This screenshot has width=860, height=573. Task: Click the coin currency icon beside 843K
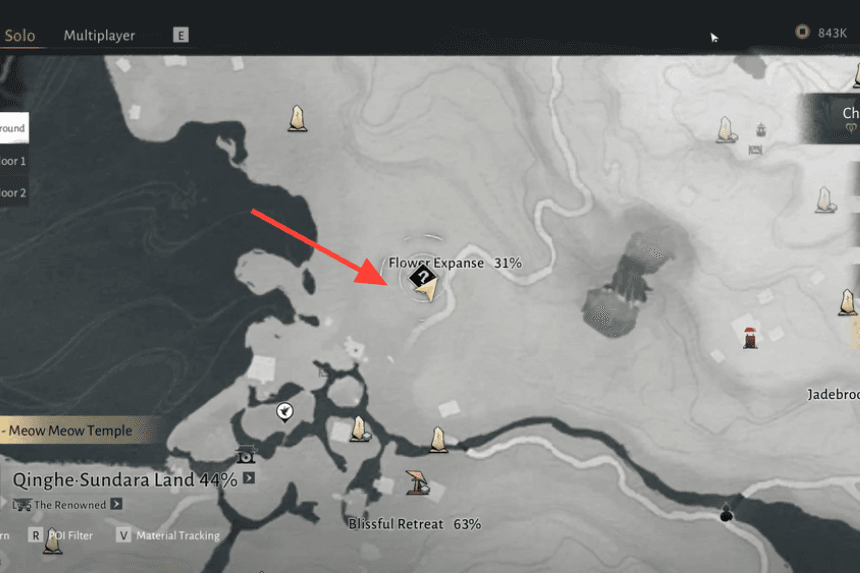coord(801,32)
